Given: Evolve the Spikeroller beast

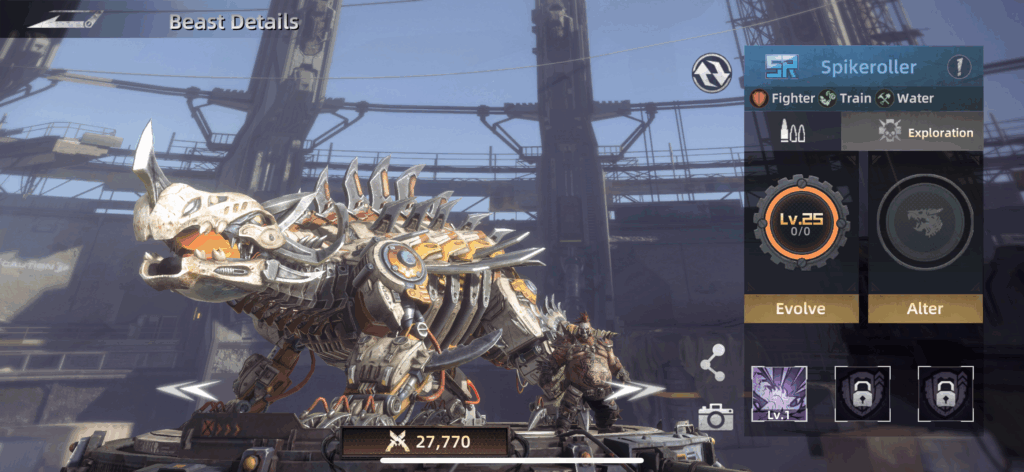Looking at the screenshot, I should pos(801,308).
